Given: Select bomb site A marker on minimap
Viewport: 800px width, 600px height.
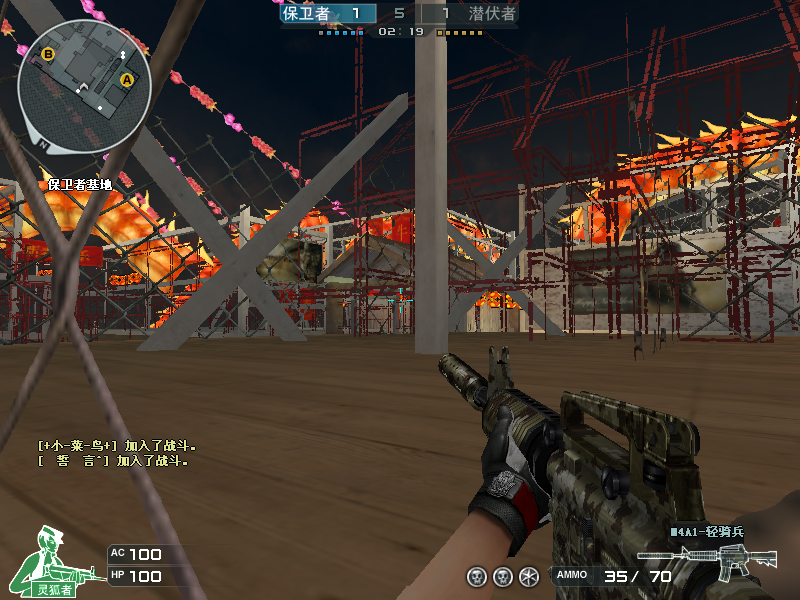Looking at the screenshot, I should 127,79.
